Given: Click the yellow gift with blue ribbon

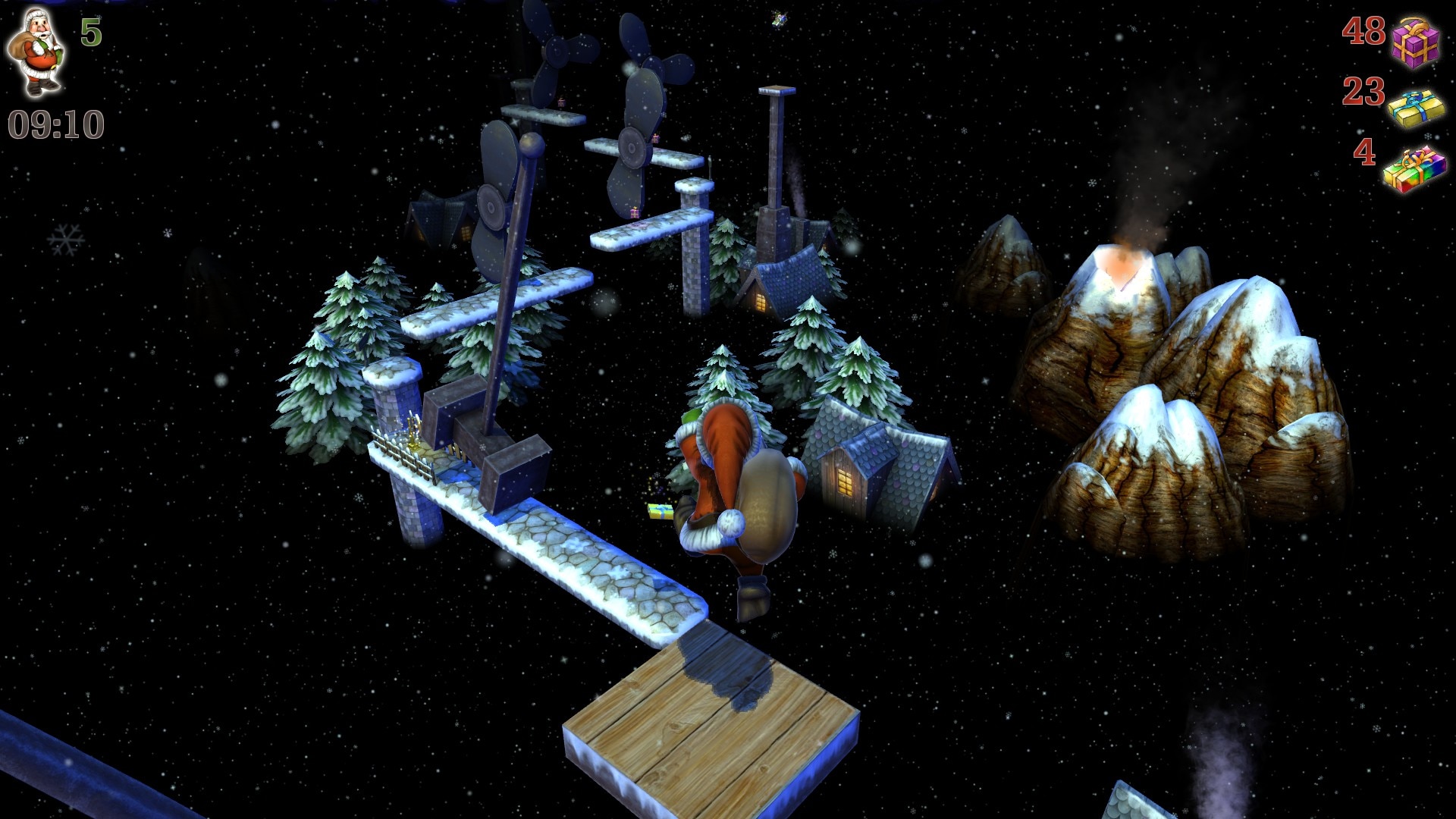Looking at the screenshot, I should (x=1416, y=108).
